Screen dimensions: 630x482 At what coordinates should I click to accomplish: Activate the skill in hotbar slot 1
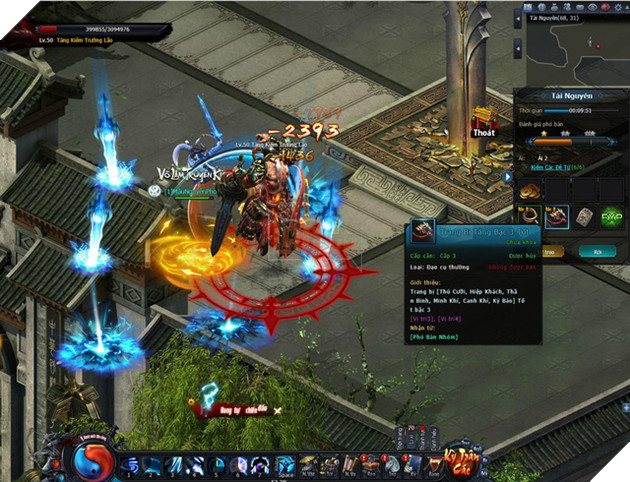129,465
